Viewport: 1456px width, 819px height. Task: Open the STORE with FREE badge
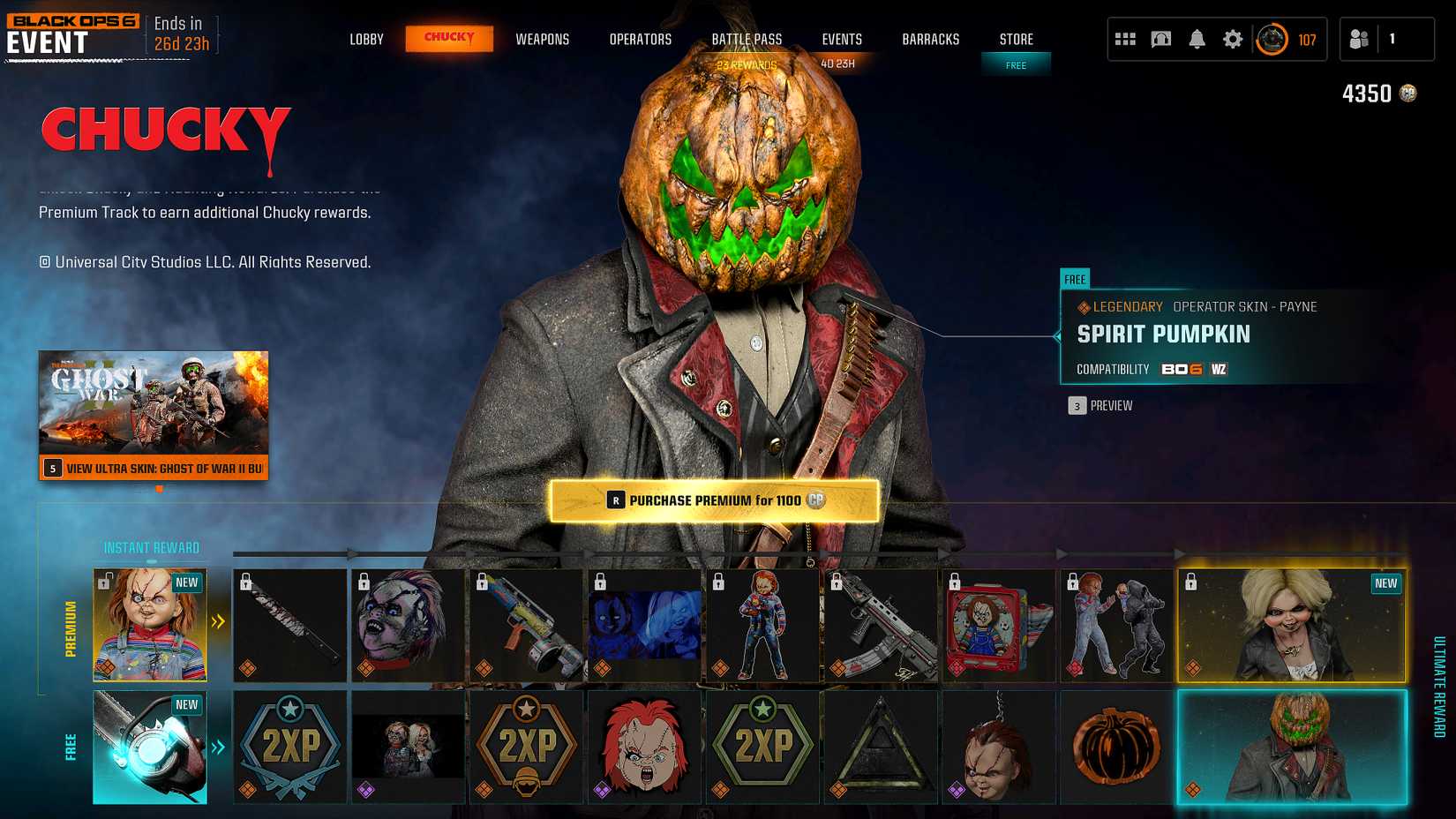pos(1016,39)
